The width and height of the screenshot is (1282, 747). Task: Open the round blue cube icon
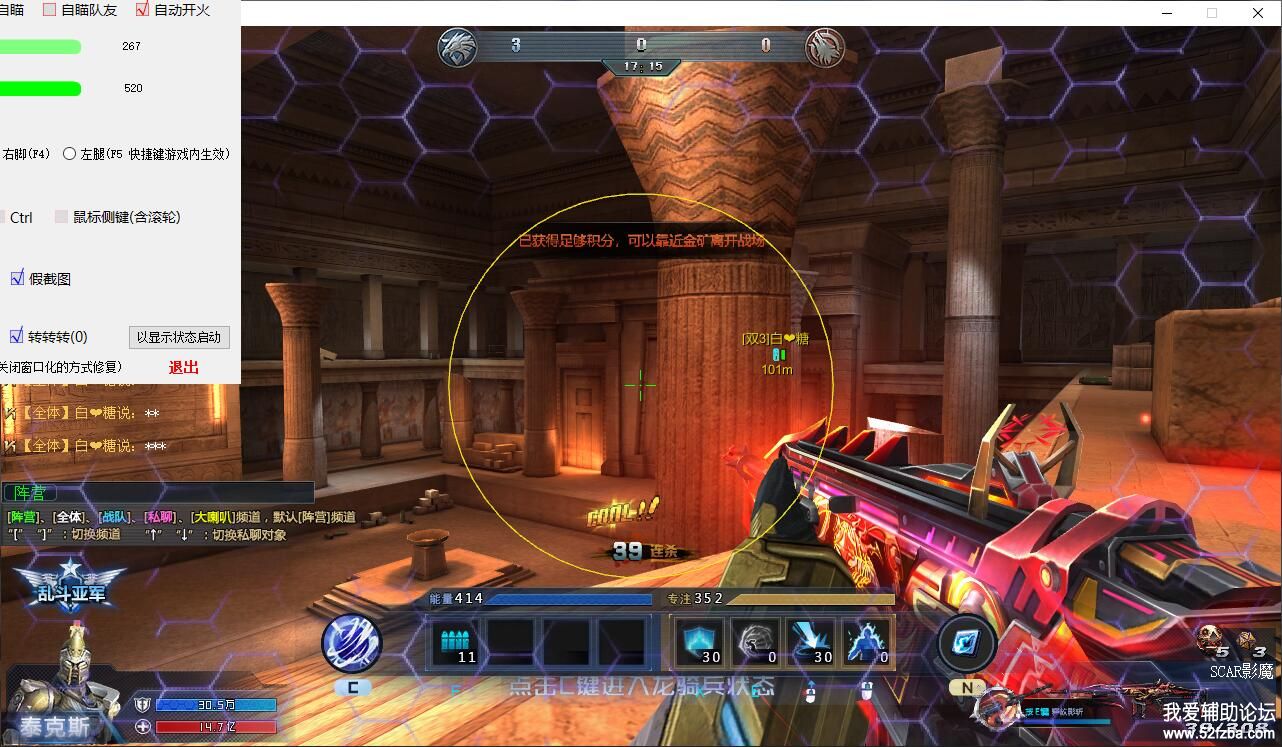(x=966, y=642)
